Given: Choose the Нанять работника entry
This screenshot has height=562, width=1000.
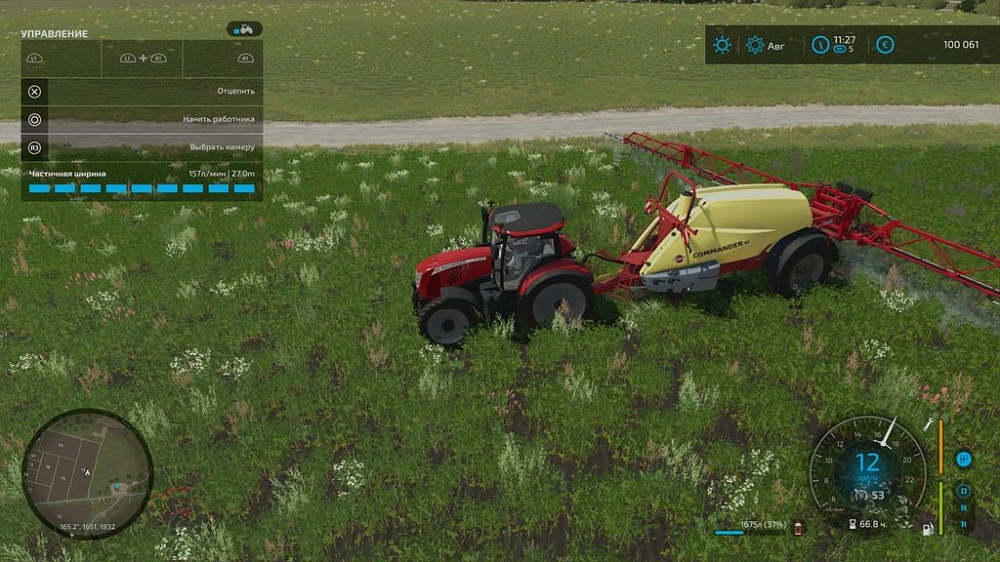Looking at the screenshot, I should pos(142,119).
